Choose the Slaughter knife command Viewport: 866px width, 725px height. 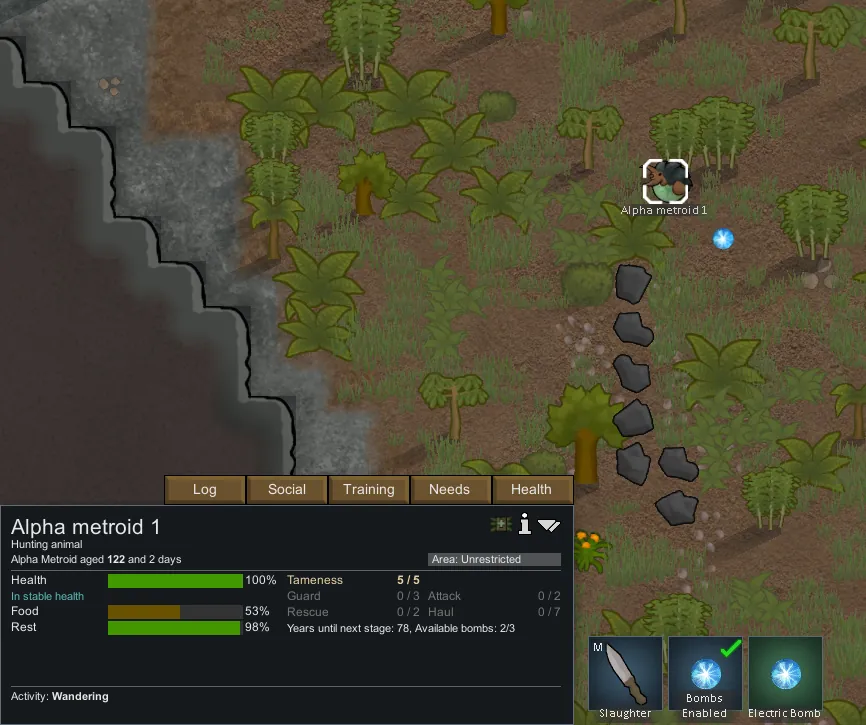(625, 677)
